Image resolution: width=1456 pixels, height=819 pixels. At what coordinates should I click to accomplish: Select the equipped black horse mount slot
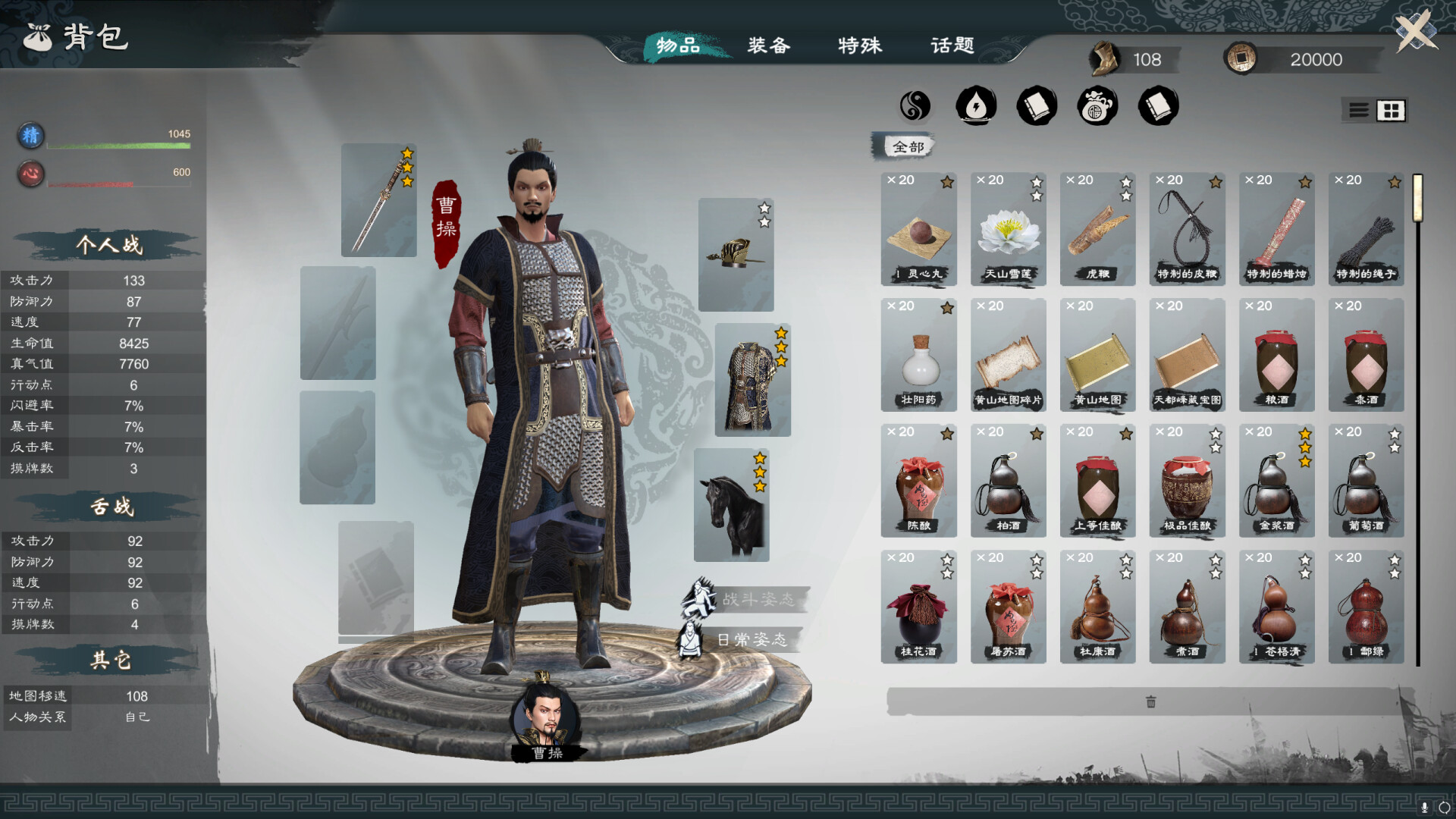[x=732, y=505]
